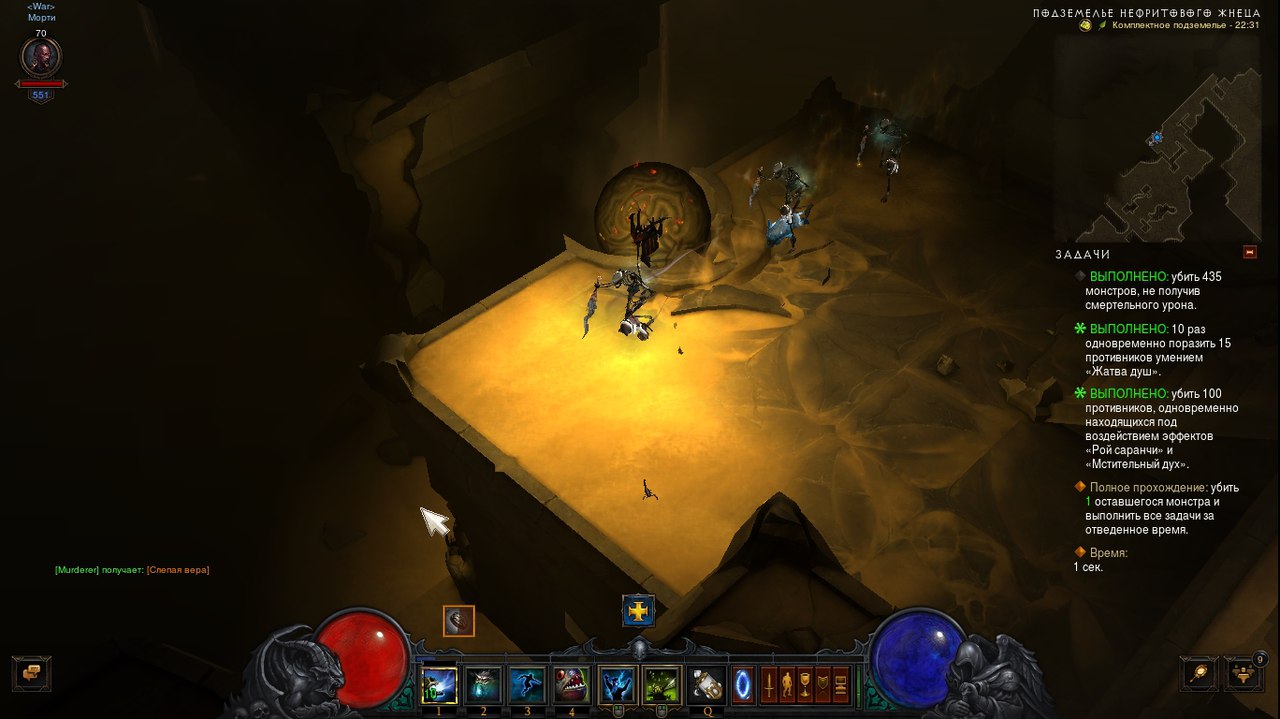Use the horned mask skill in slot 2
The height and width of the screenshot is (719, 1280).
[x=483, y=685]
